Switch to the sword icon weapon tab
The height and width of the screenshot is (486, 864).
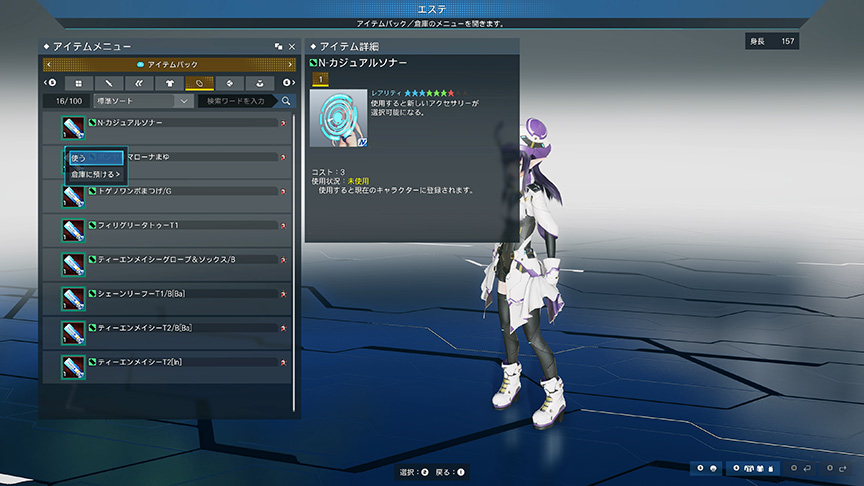(108, 83)
